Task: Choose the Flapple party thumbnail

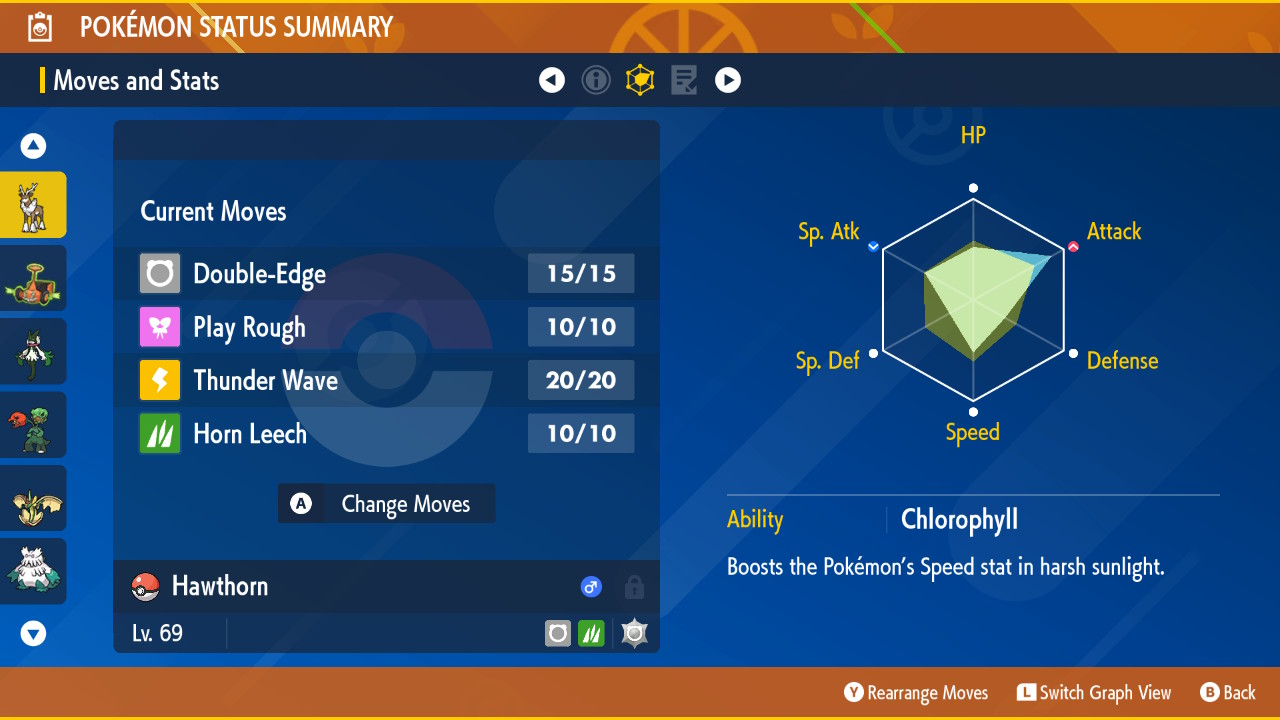Action: (33, 498)
